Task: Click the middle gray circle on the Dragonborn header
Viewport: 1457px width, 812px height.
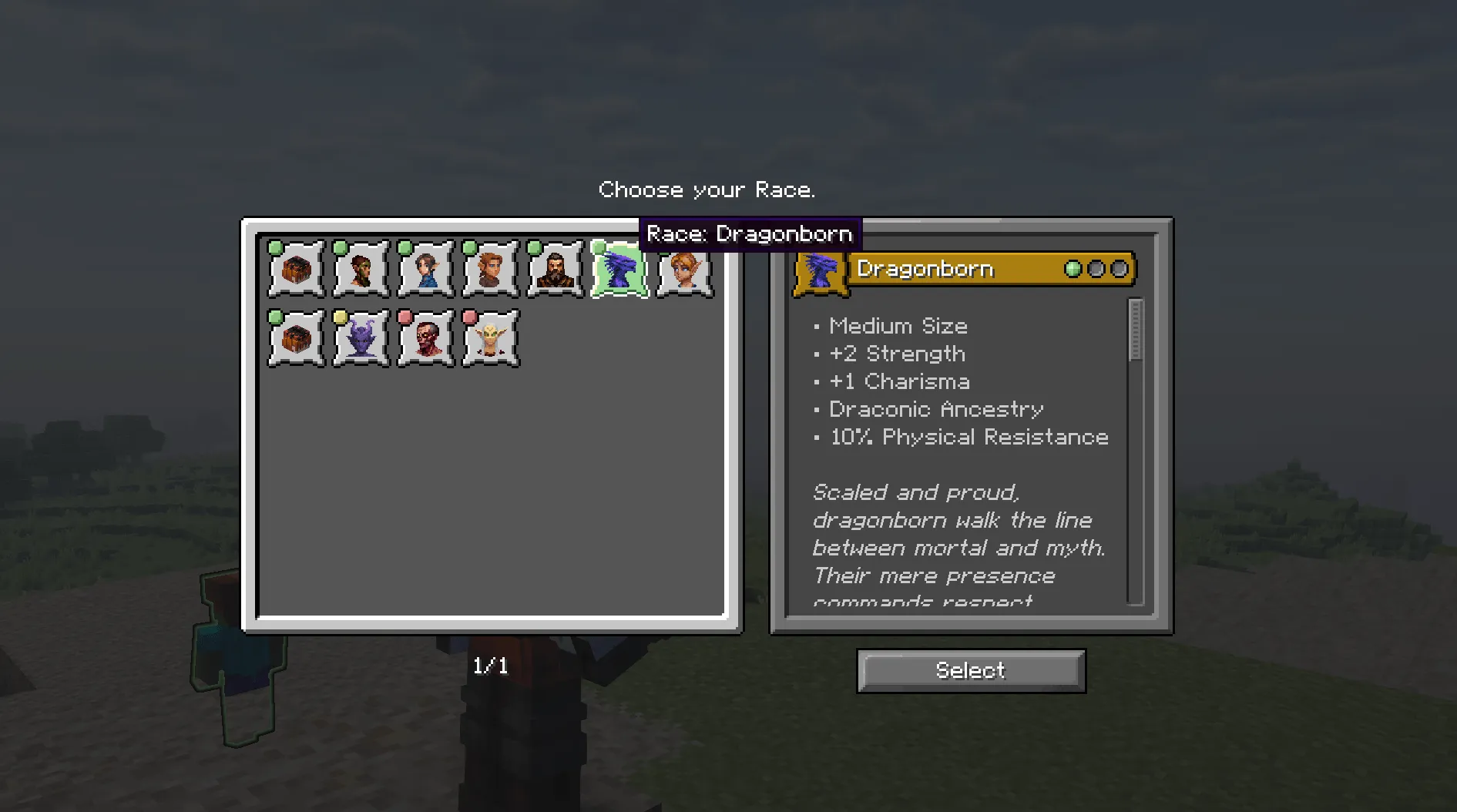Action: click(1096, 269)
